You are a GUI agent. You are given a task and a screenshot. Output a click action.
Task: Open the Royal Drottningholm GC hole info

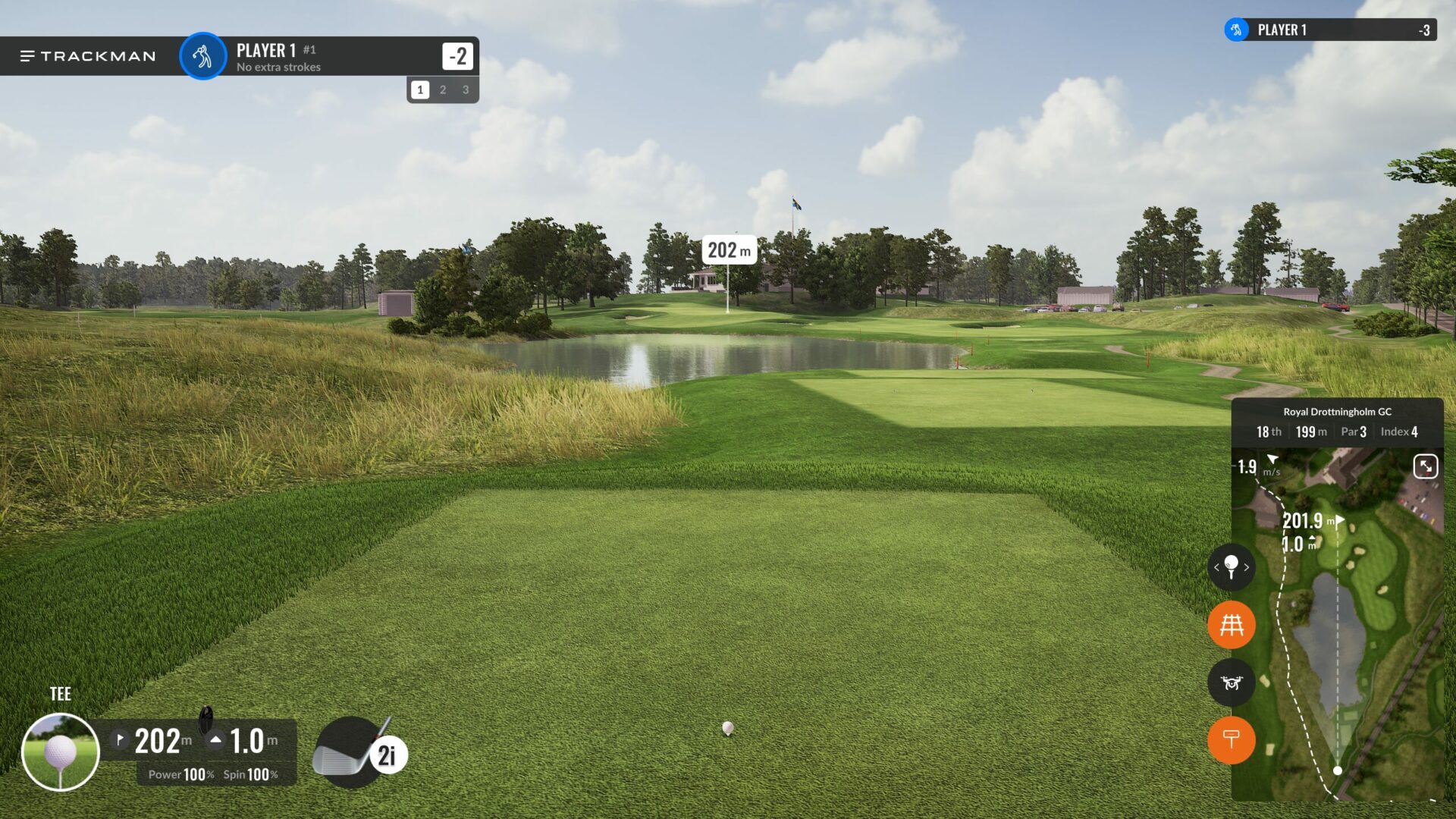tap(1337, 422)
